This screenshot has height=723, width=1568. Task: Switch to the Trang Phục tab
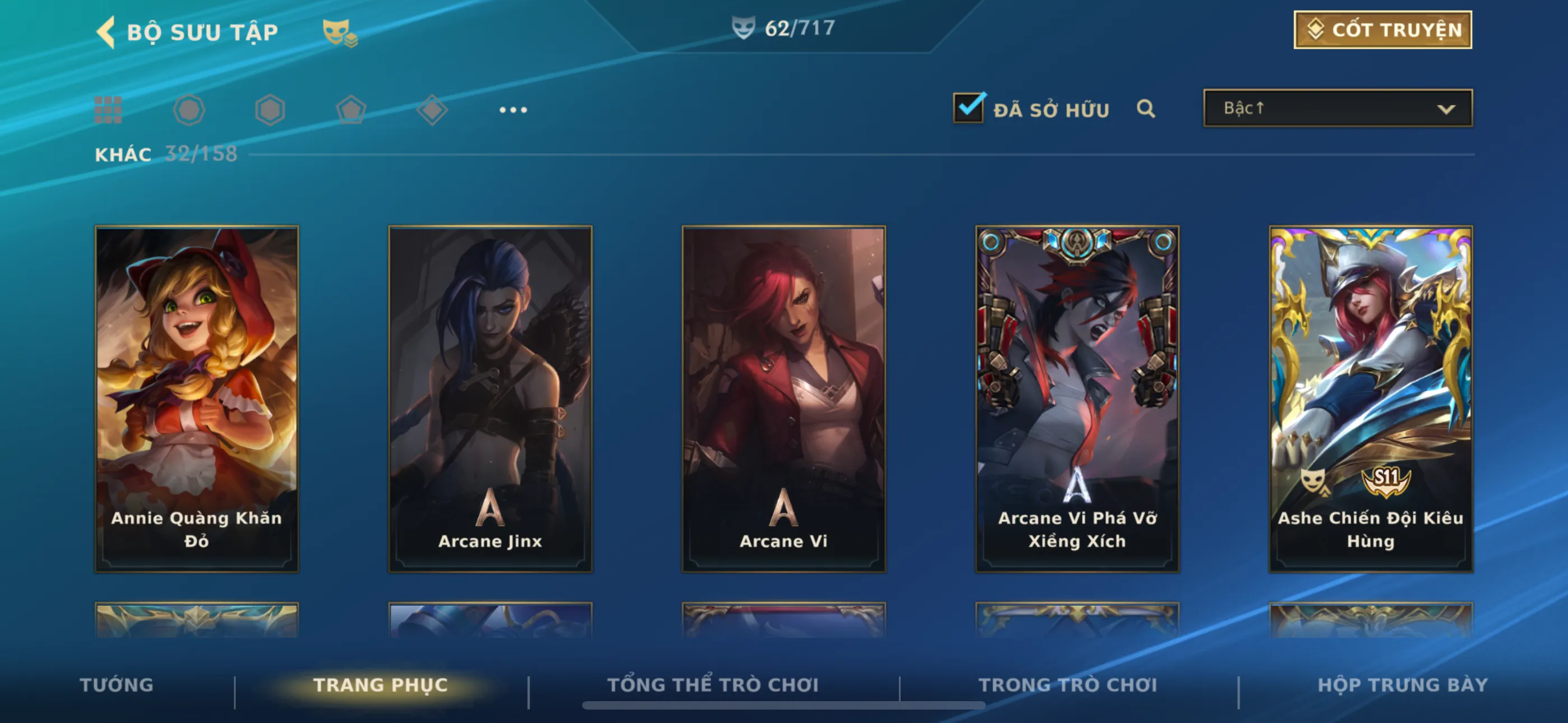[380, 685]
